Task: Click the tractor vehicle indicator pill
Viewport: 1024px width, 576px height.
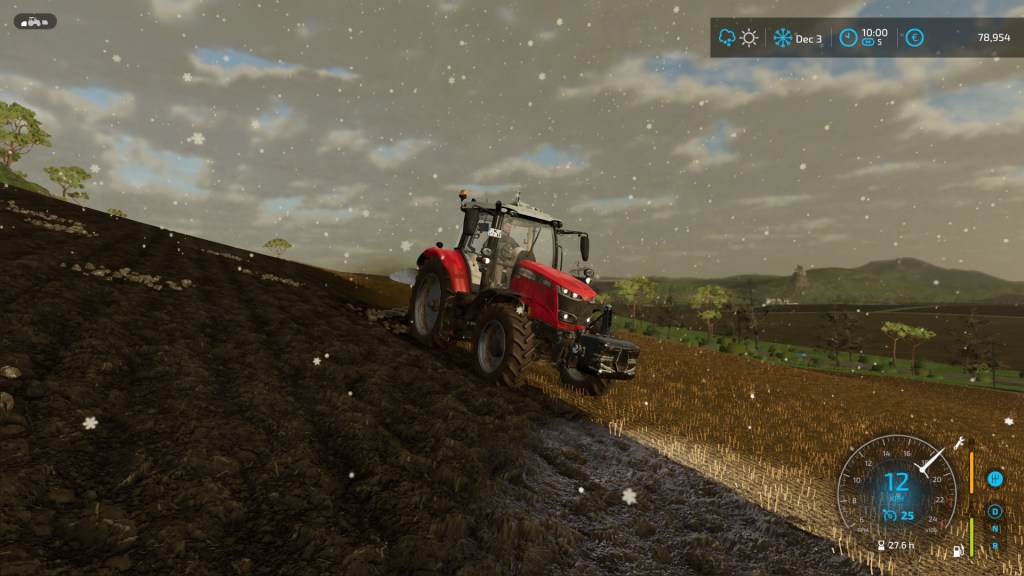Action: coord(35,21)
